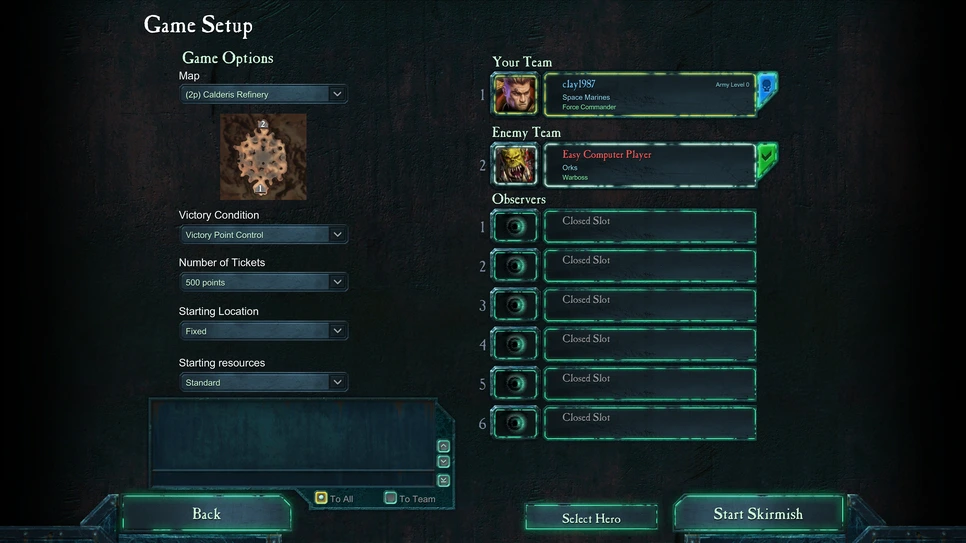Image resolution: width=966 pixels, height=543 pixels.
Task: Open the Starting resources dropdown
Action: (x=263, y=382)
